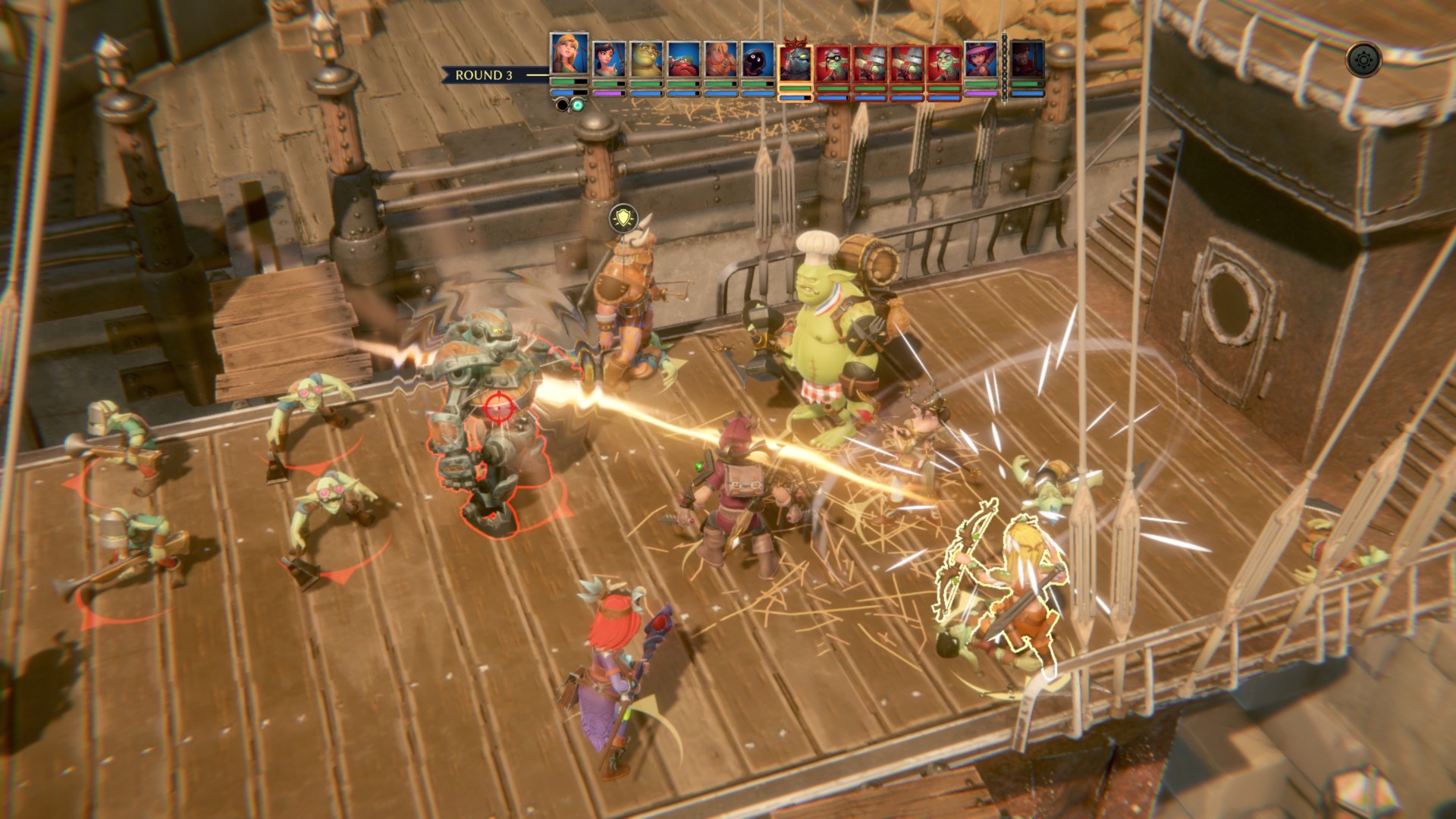Image resolution: width=1456 pixels, height=819 pixels.
Task: Open the gear settings menu
Action: (x=1363, y=58)
